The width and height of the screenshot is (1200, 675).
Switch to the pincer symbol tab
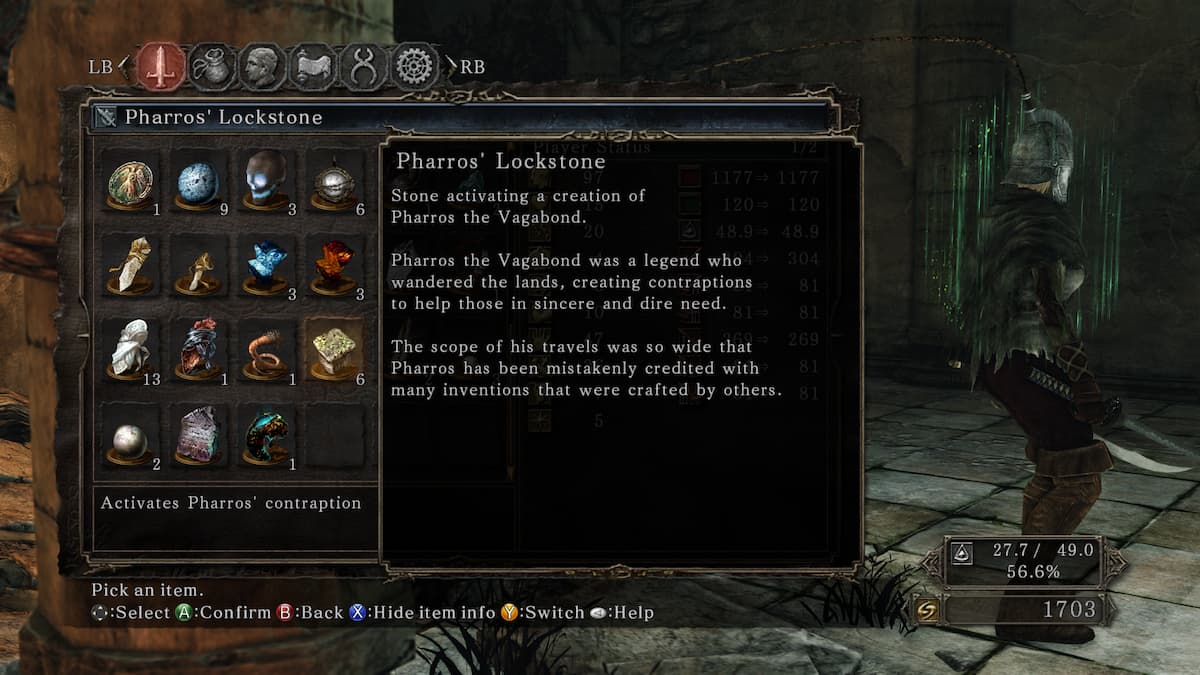pyautogui.click(x=363, y=67)
